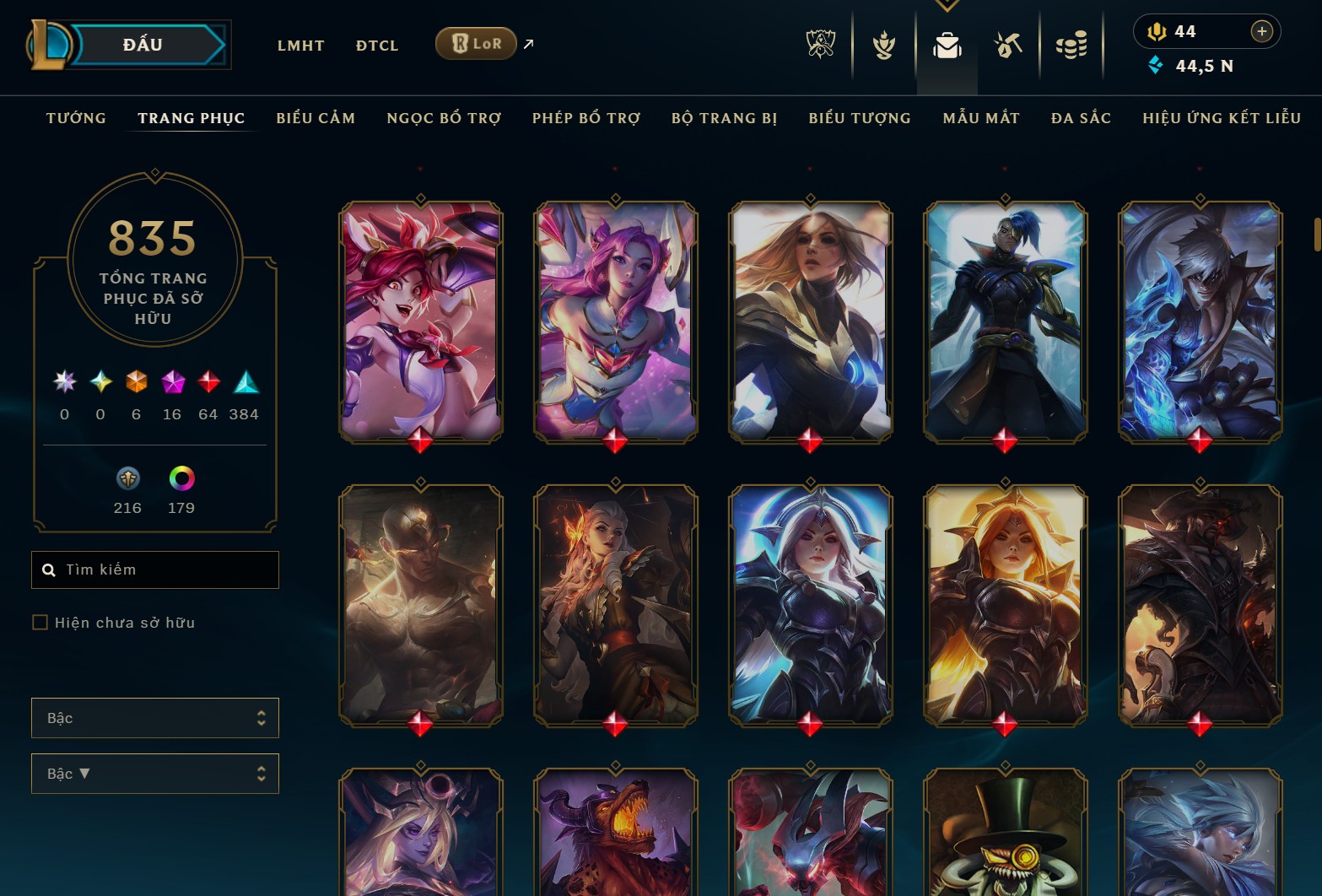Enable the 'Hiện chưa sở hữu' checkbox
Viewport: 1322px width, 896px height.
pyautogui.click(x=40, y=622)
